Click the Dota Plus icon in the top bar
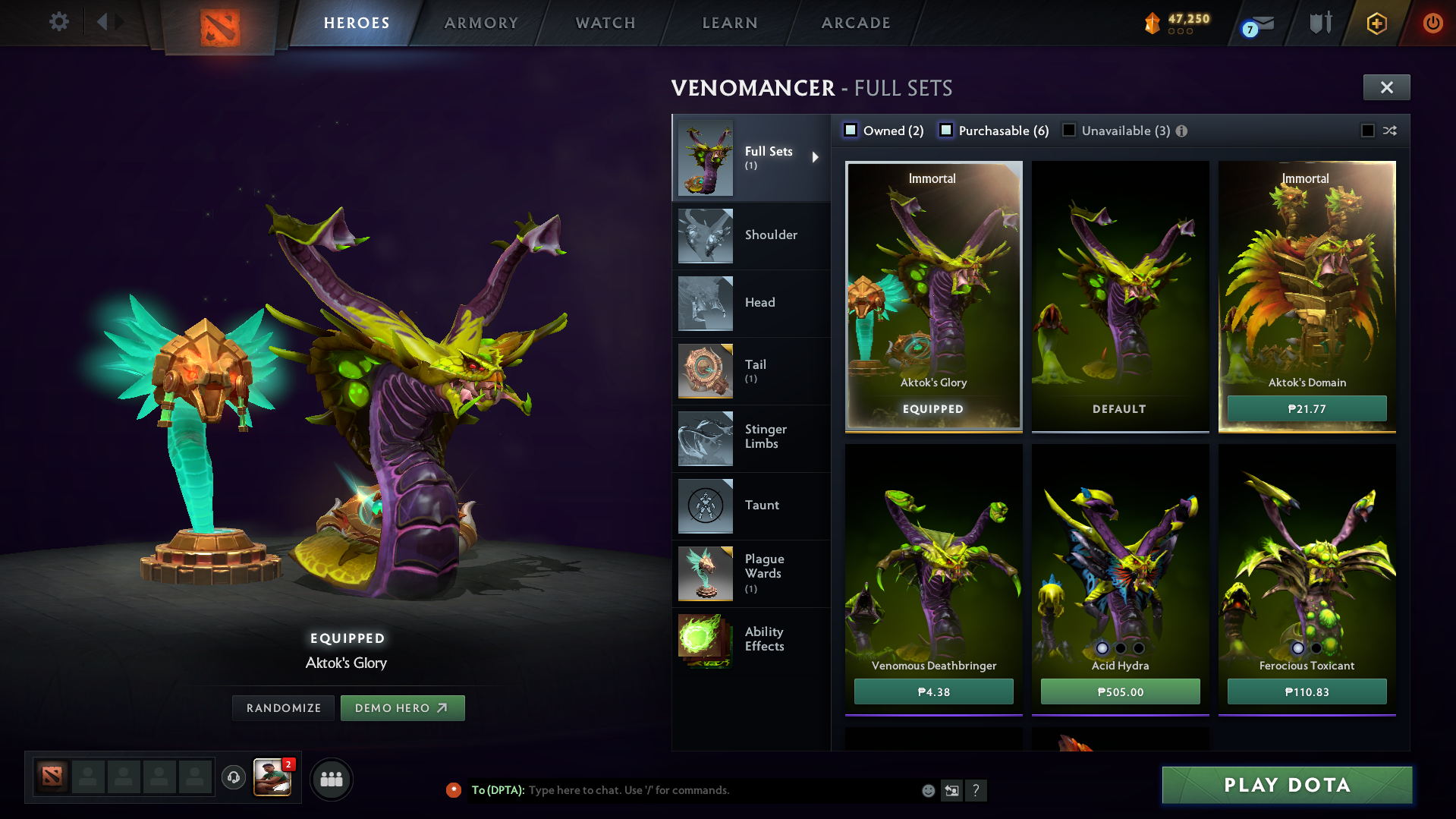The image size is (1456, 819). pos(1376,23)
